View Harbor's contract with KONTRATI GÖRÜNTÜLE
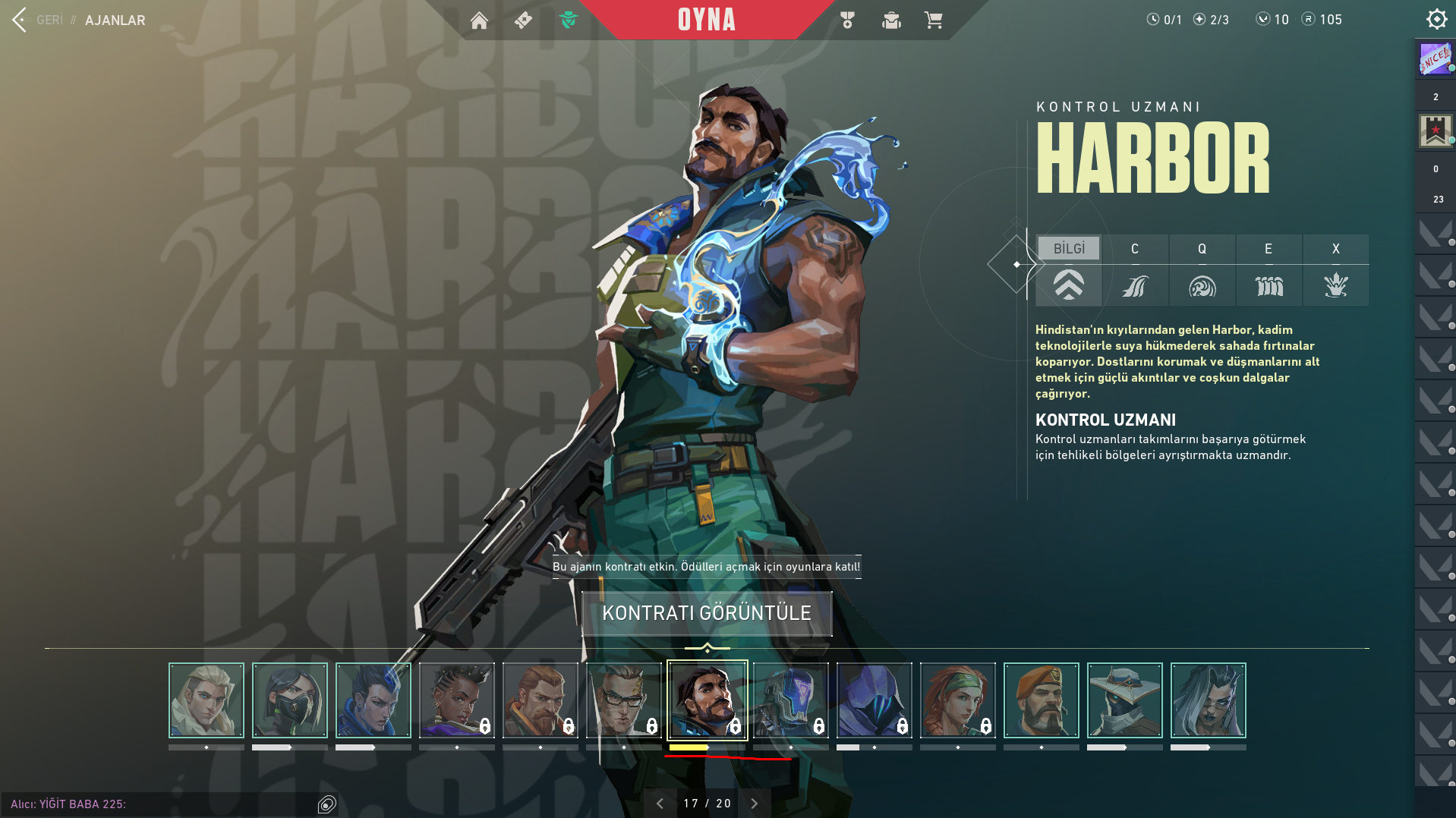Image resolution: width=1456 pixels, height=818 pixels. 707,613
